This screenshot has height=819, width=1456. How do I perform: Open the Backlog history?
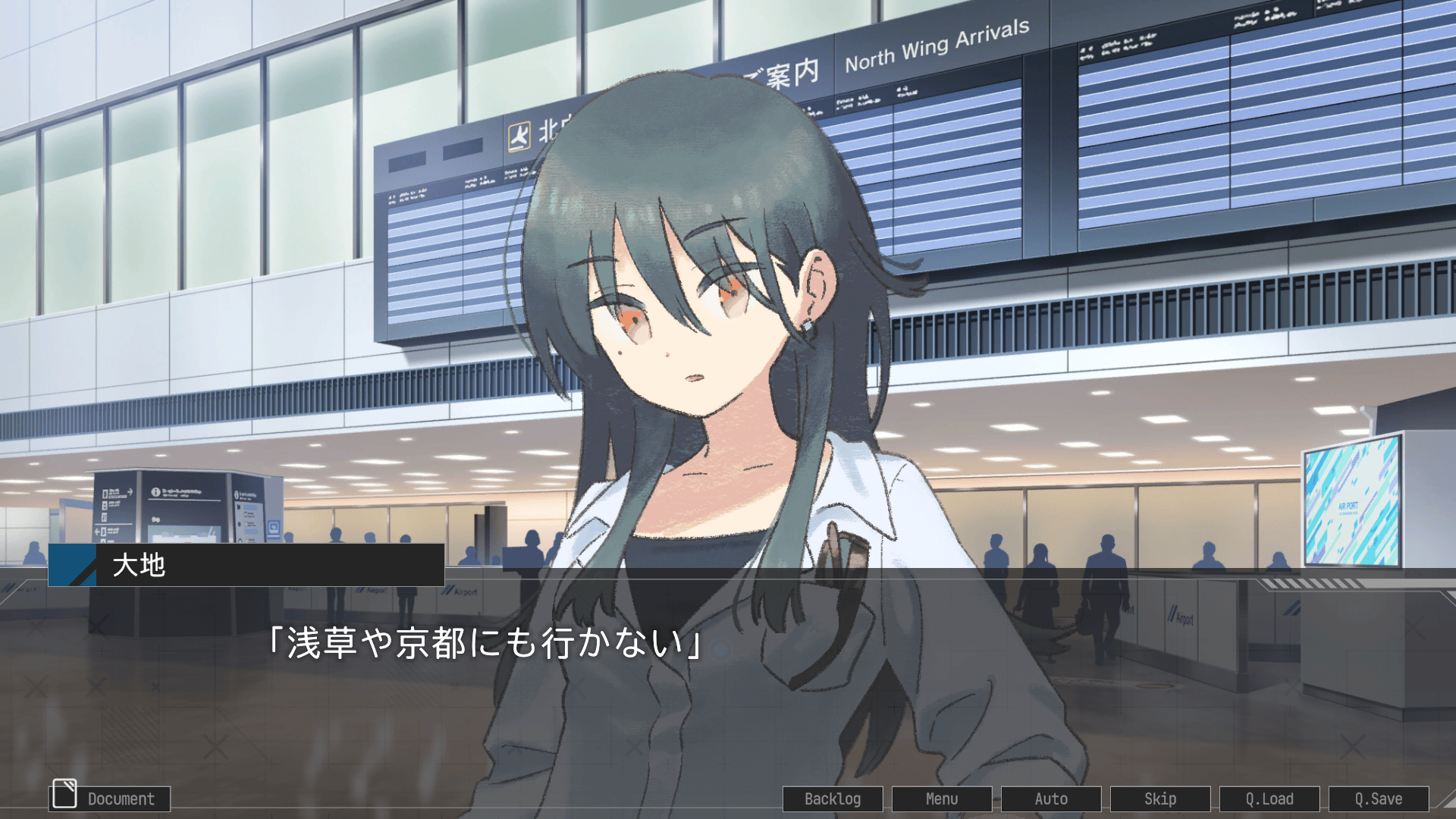pos(833,798)
